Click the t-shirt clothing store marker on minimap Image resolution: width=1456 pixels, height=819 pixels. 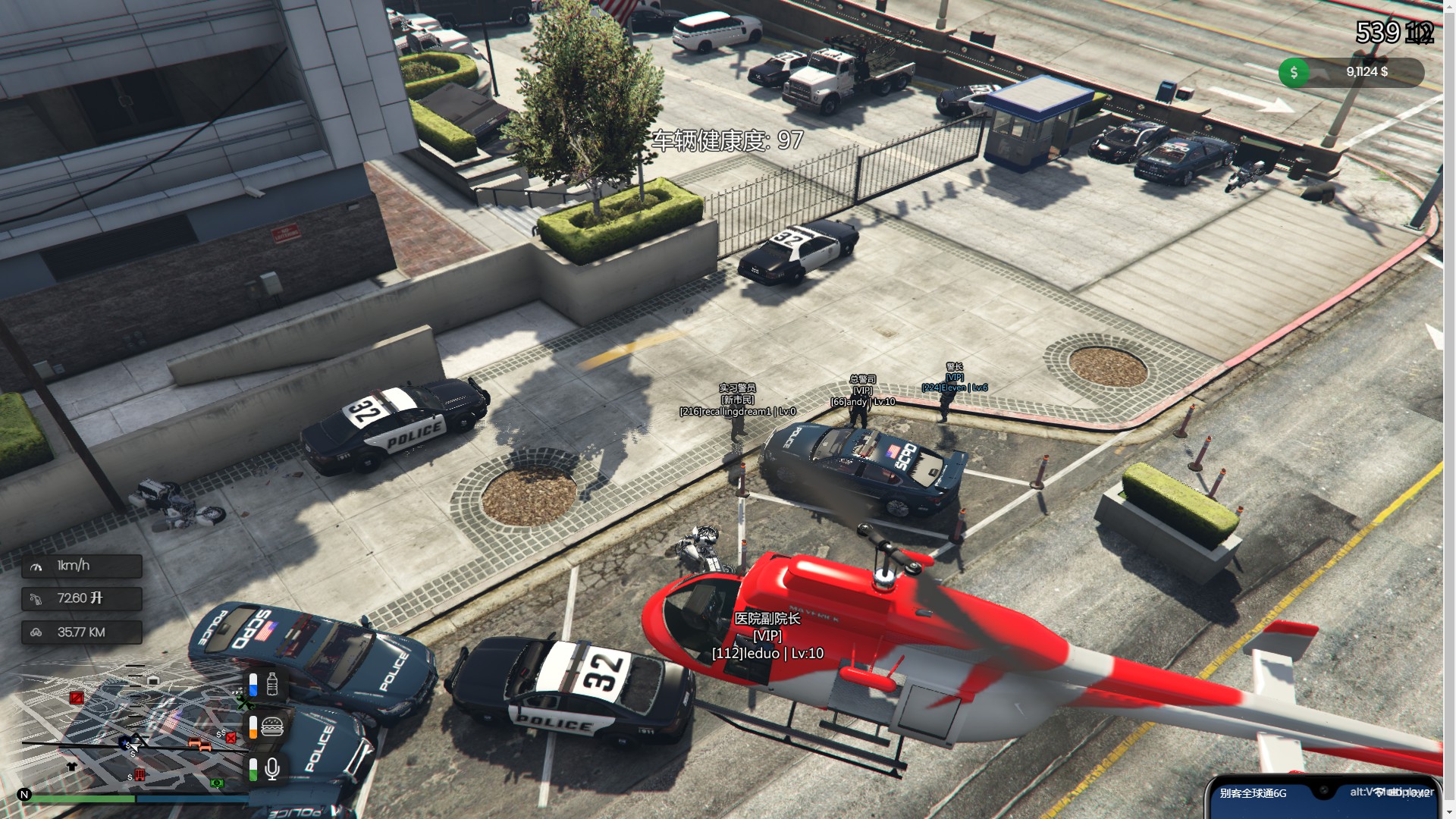72,767
